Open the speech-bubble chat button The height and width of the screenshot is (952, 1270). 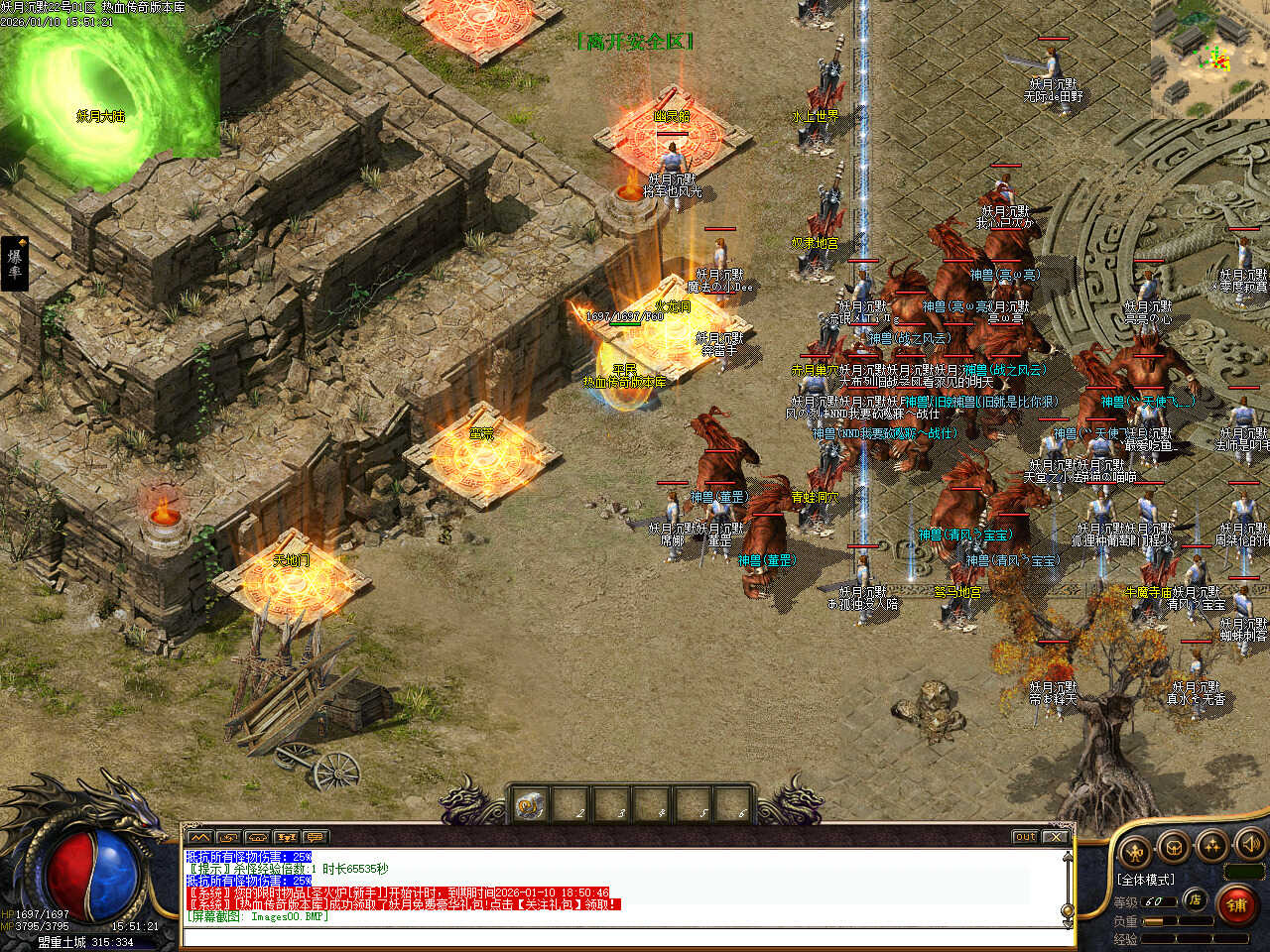point(316,837)
